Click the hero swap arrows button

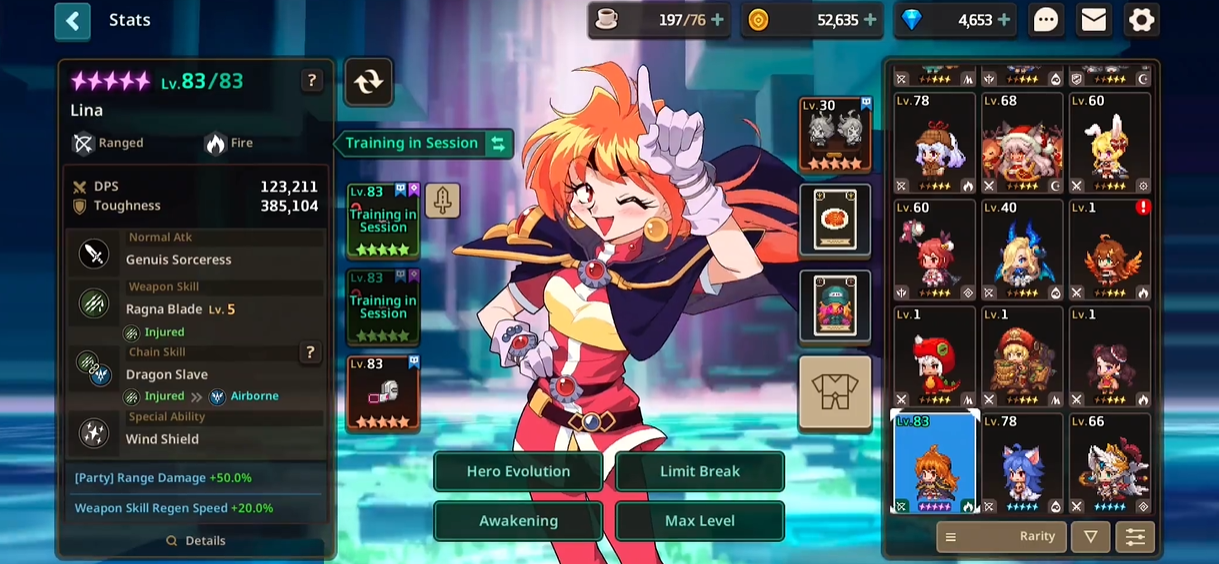pyautogui.click(x=368, y=82)
